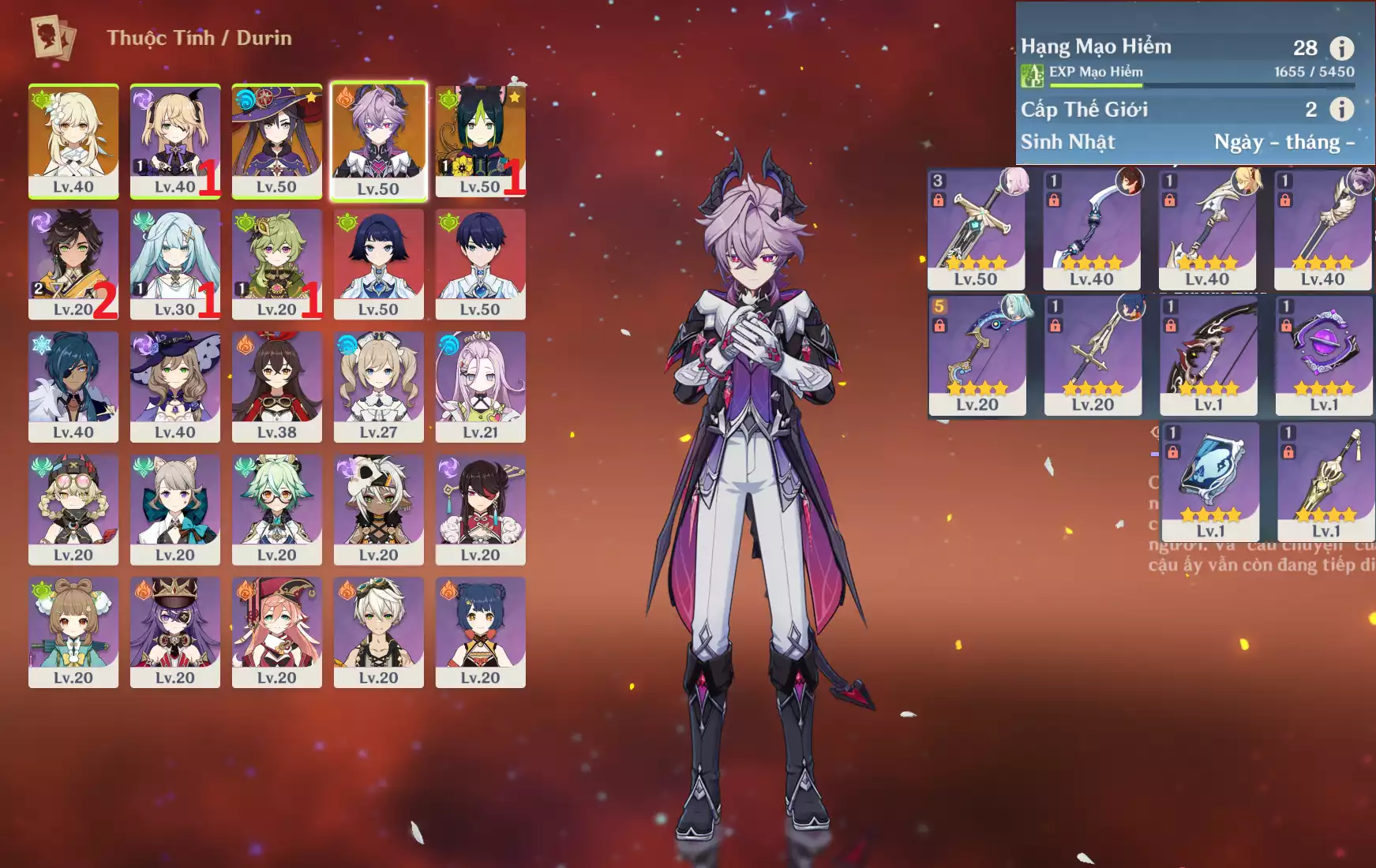Select the blonde Traveler portrait

pyautogui.click(x=73, y=140)
